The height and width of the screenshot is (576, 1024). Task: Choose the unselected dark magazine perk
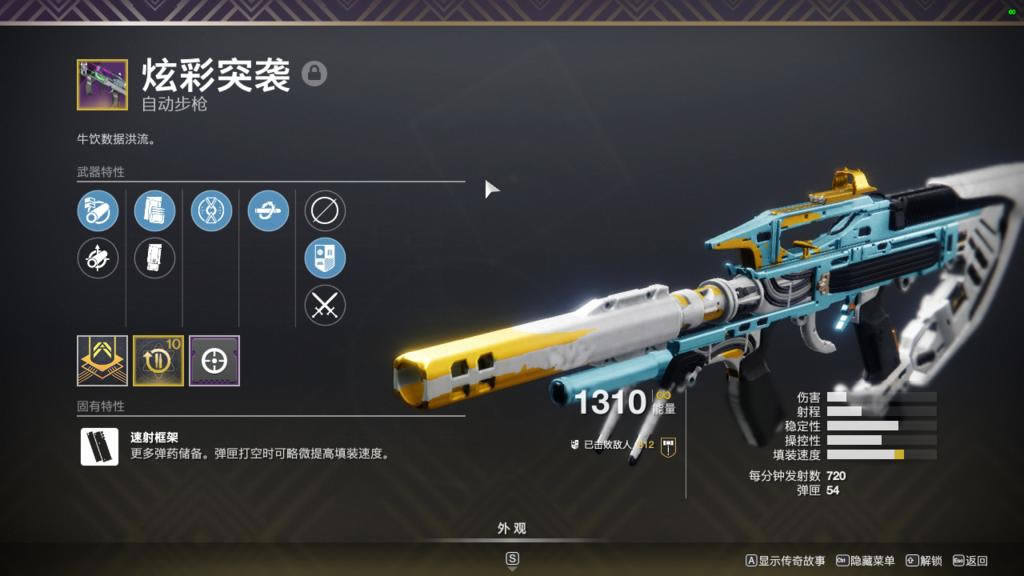pos(155,258)
